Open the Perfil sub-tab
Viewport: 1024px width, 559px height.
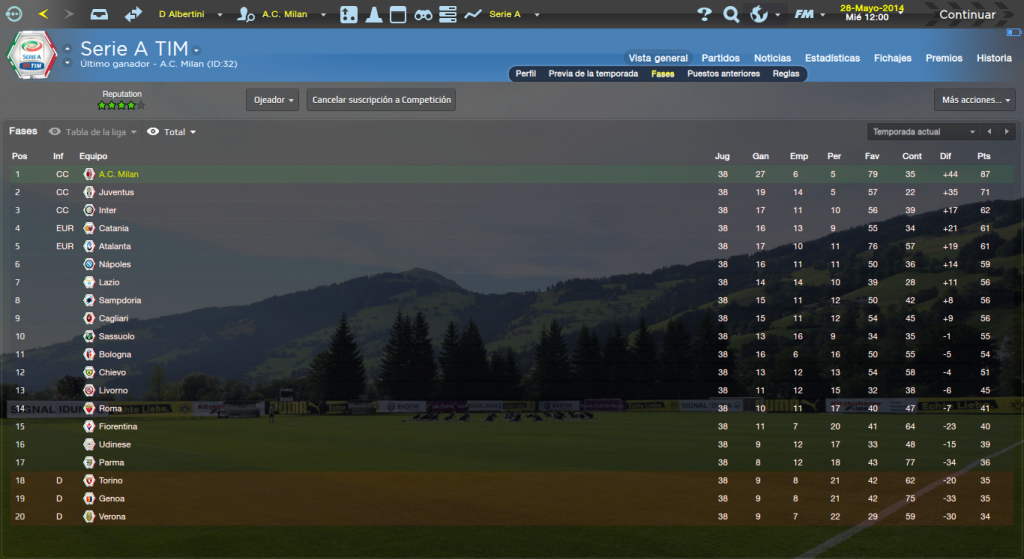(526, 74)
